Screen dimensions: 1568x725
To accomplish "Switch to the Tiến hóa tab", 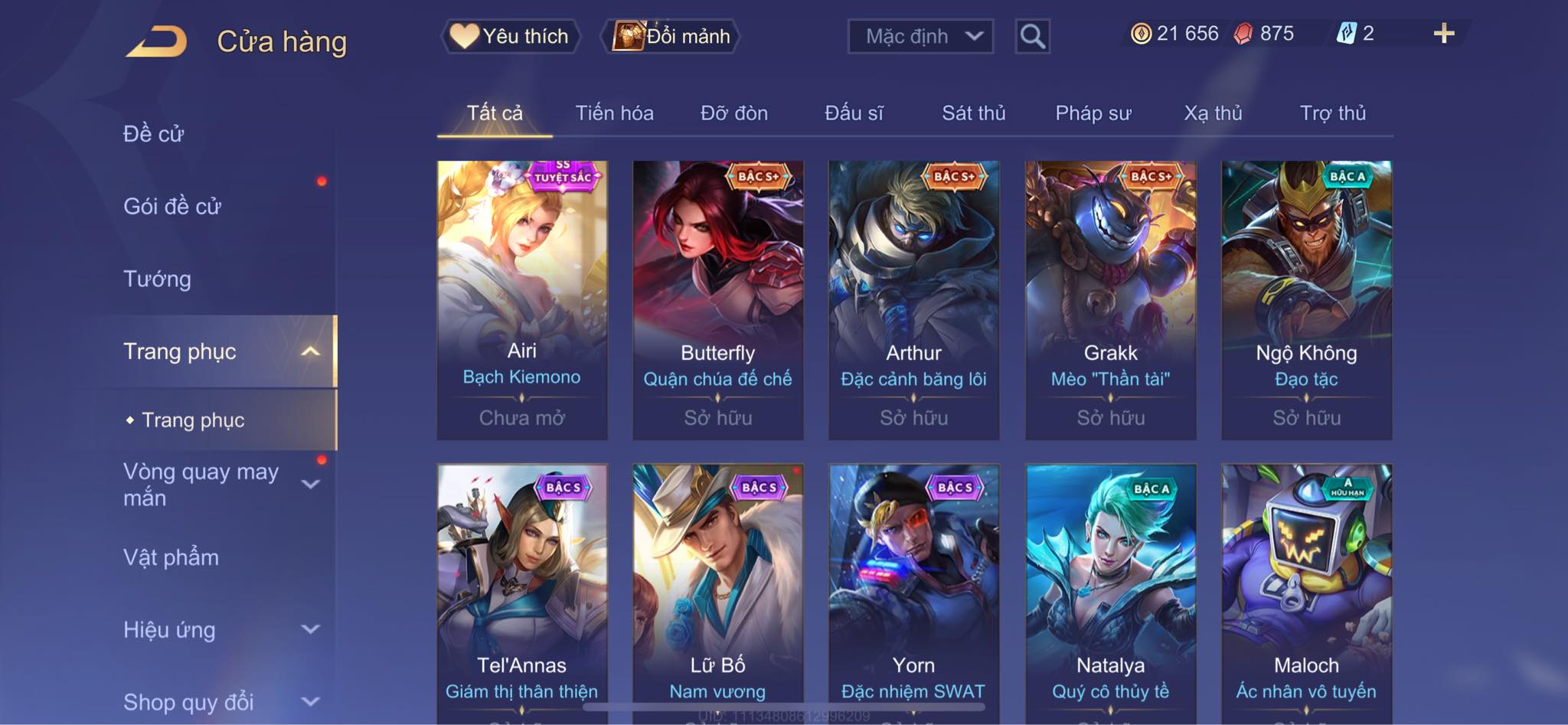I will point(614,113).
